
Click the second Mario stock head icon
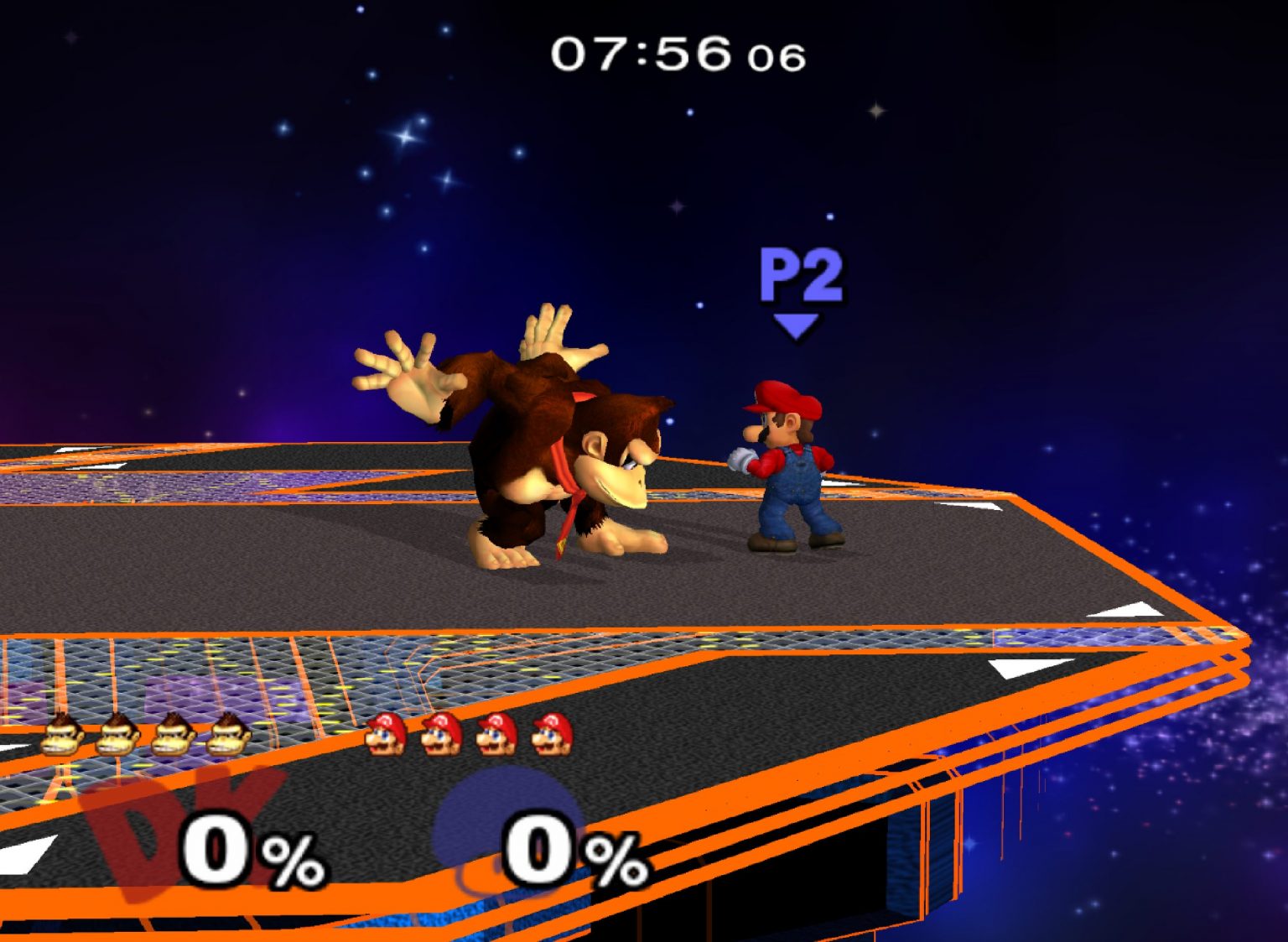(x=442, y=735)
